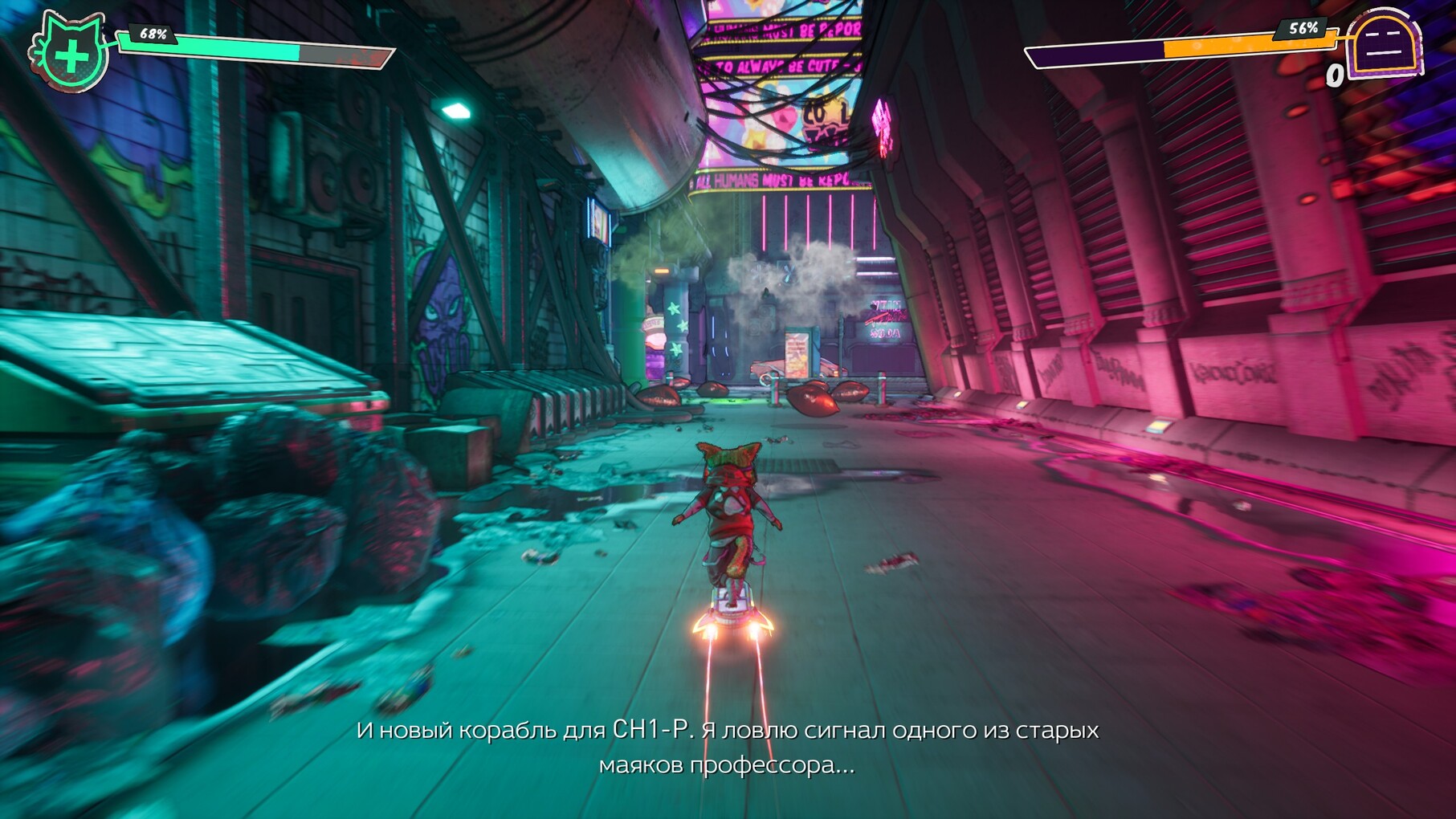The image size is (1456, 819).
Task: Click the green cat head health icon
Action: [x=70, y=53]
